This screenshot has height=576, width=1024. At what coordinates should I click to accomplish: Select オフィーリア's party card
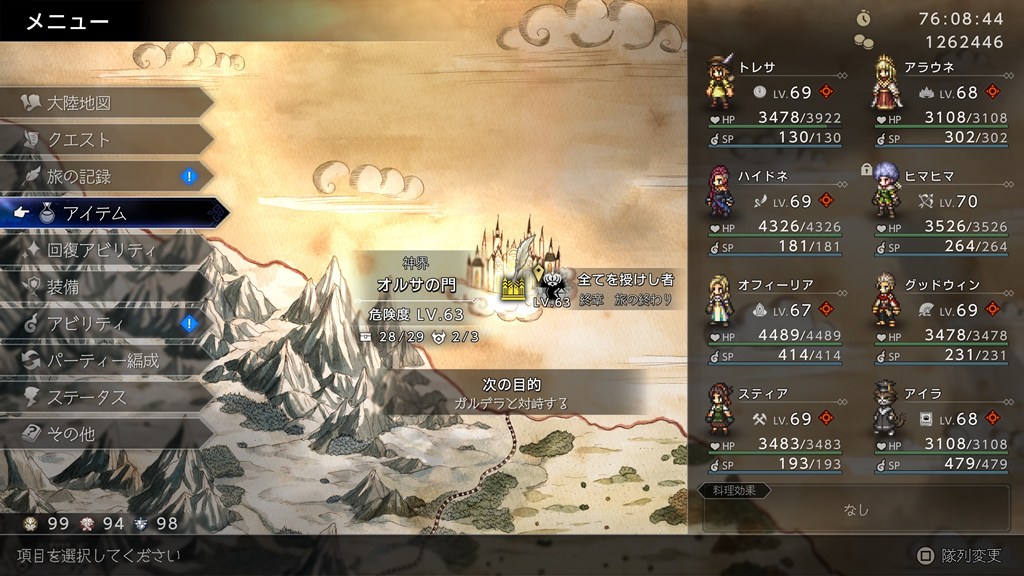pos(773,318)
